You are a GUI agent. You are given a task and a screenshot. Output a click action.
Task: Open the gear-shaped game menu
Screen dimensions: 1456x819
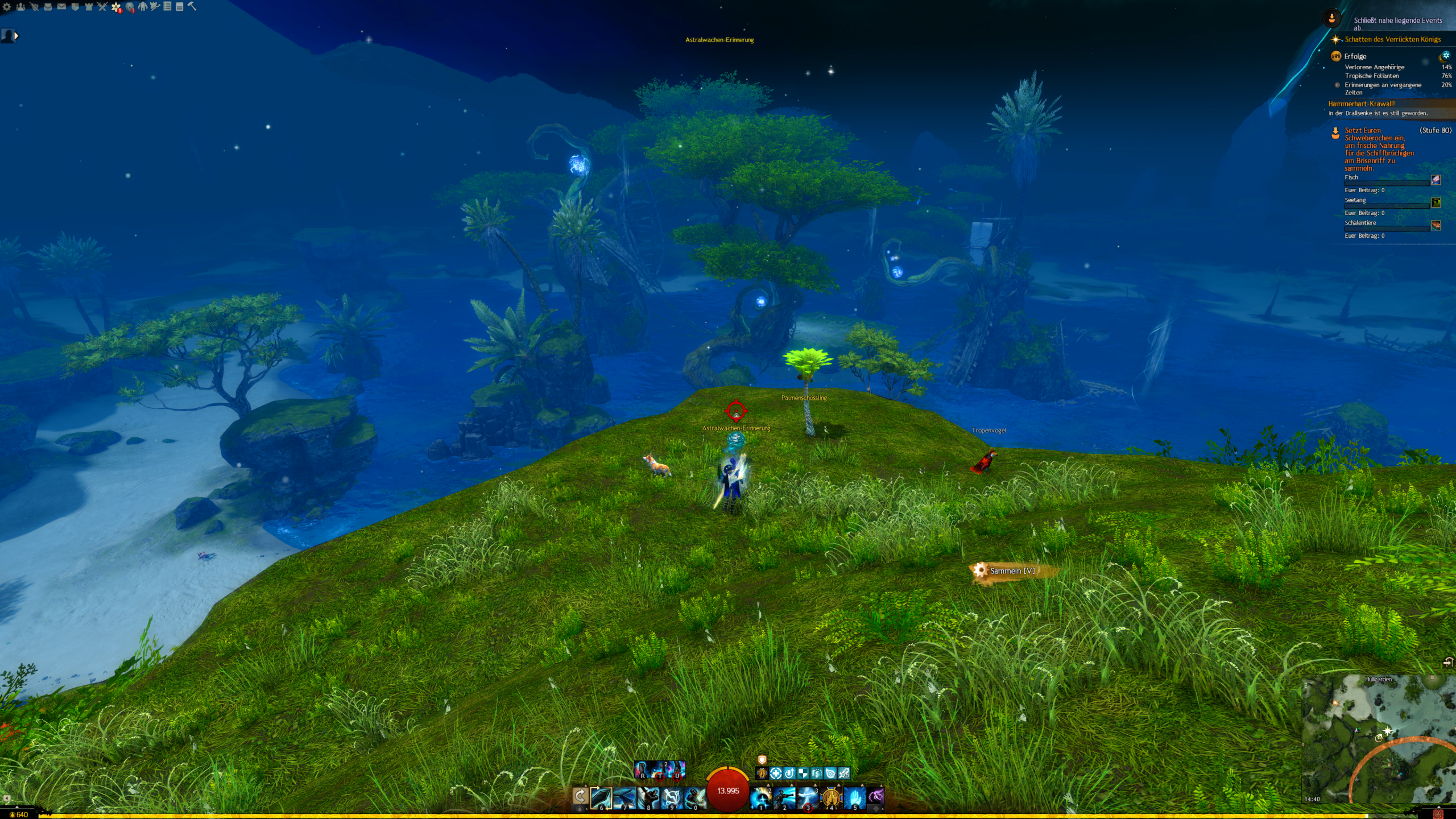point(7,7)
